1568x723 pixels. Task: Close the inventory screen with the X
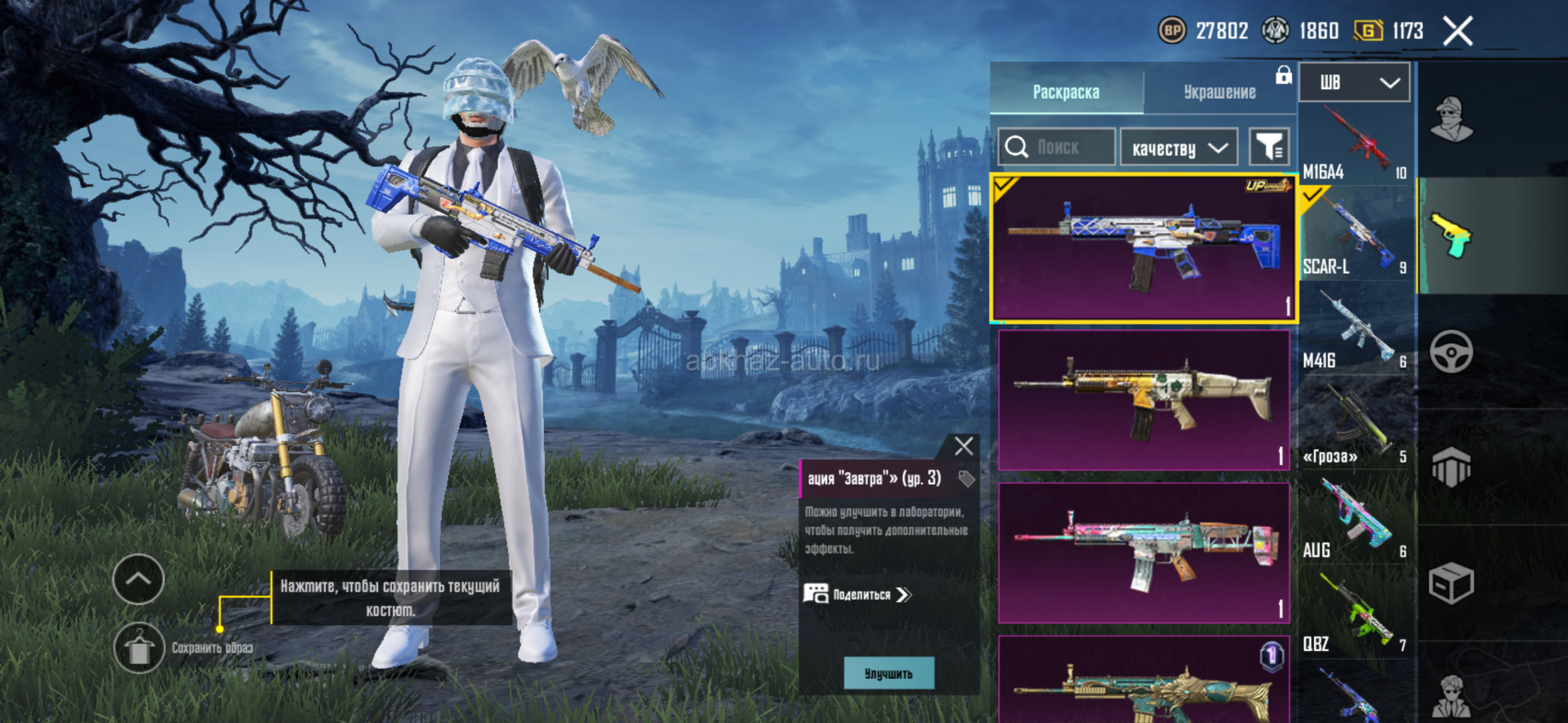point(1458,32)
